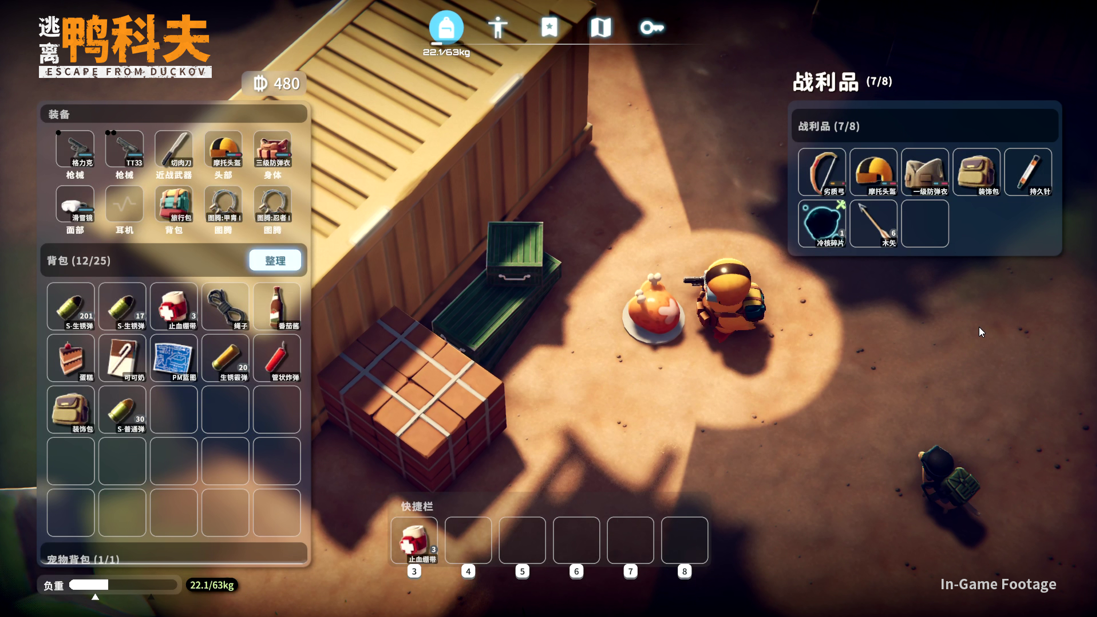Image resolution: width=1097 pixels, height=617 pixels.
Task: Open the bookmark star quest tab
Action: (x=549, y=28)
